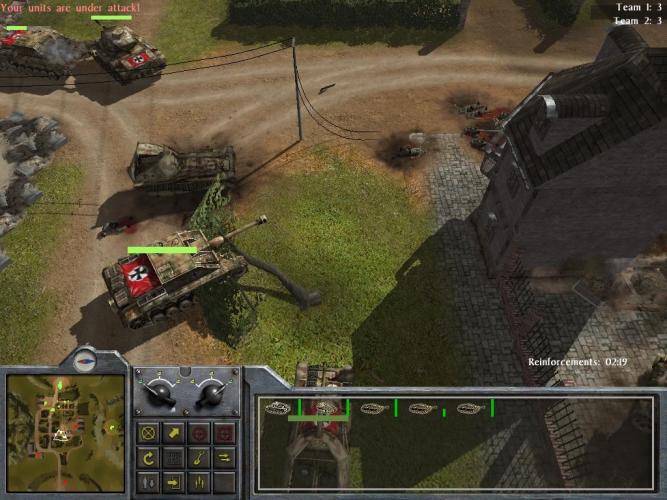Image resolution: width=667 pixels, height=500 pixels.
Task: Activate the wrench repair command
Action: (199, 458)
